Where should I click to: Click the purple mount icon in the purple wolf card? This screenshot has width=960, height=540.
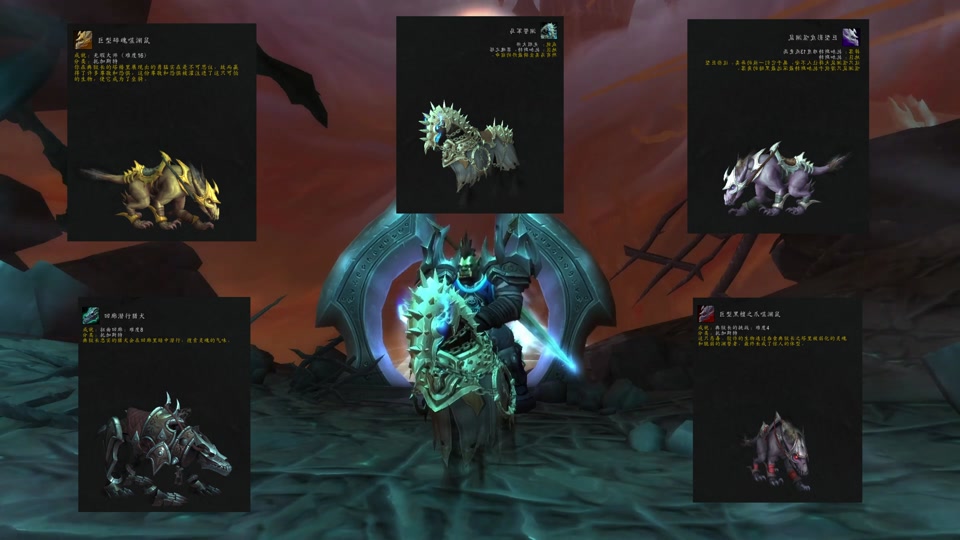850,38
